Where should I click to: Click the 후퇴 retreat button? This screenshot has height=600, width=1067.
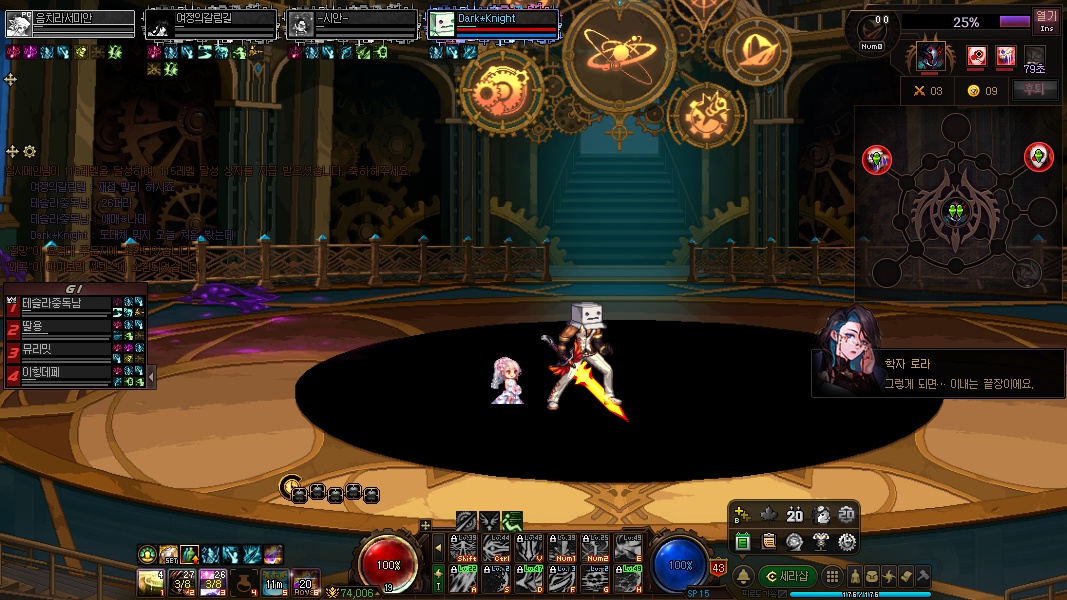[x=1034, y=90]
